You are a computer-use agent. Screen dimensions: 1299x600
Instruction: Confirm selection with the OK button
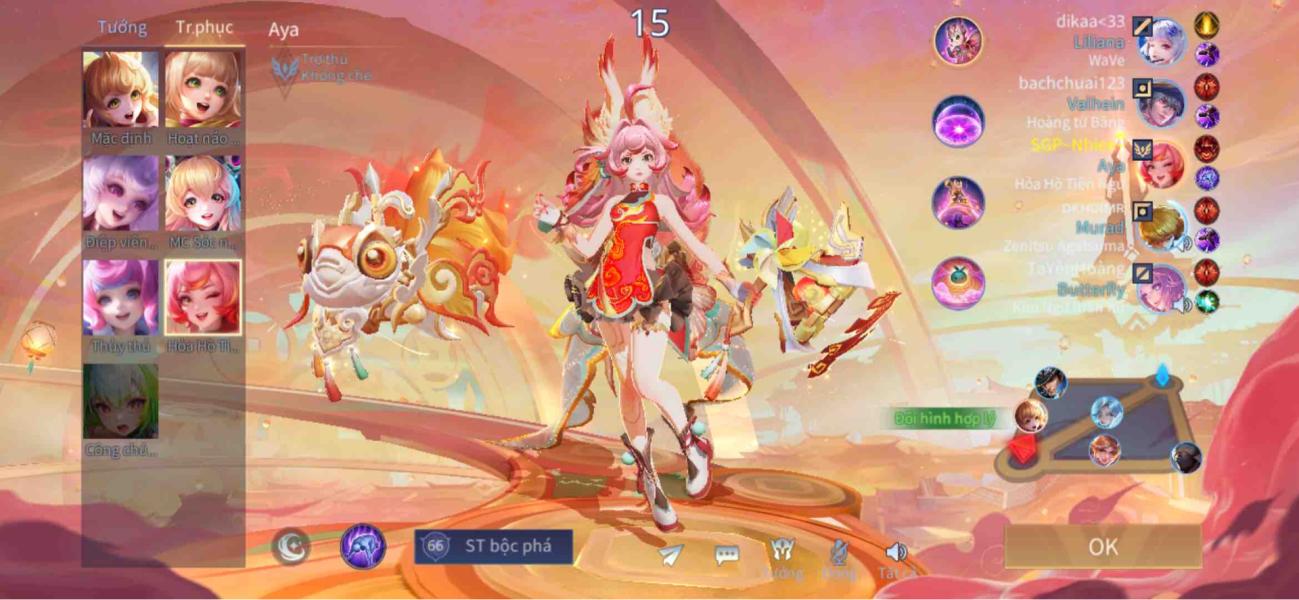pyautogui.click(x=1103, y=546)
